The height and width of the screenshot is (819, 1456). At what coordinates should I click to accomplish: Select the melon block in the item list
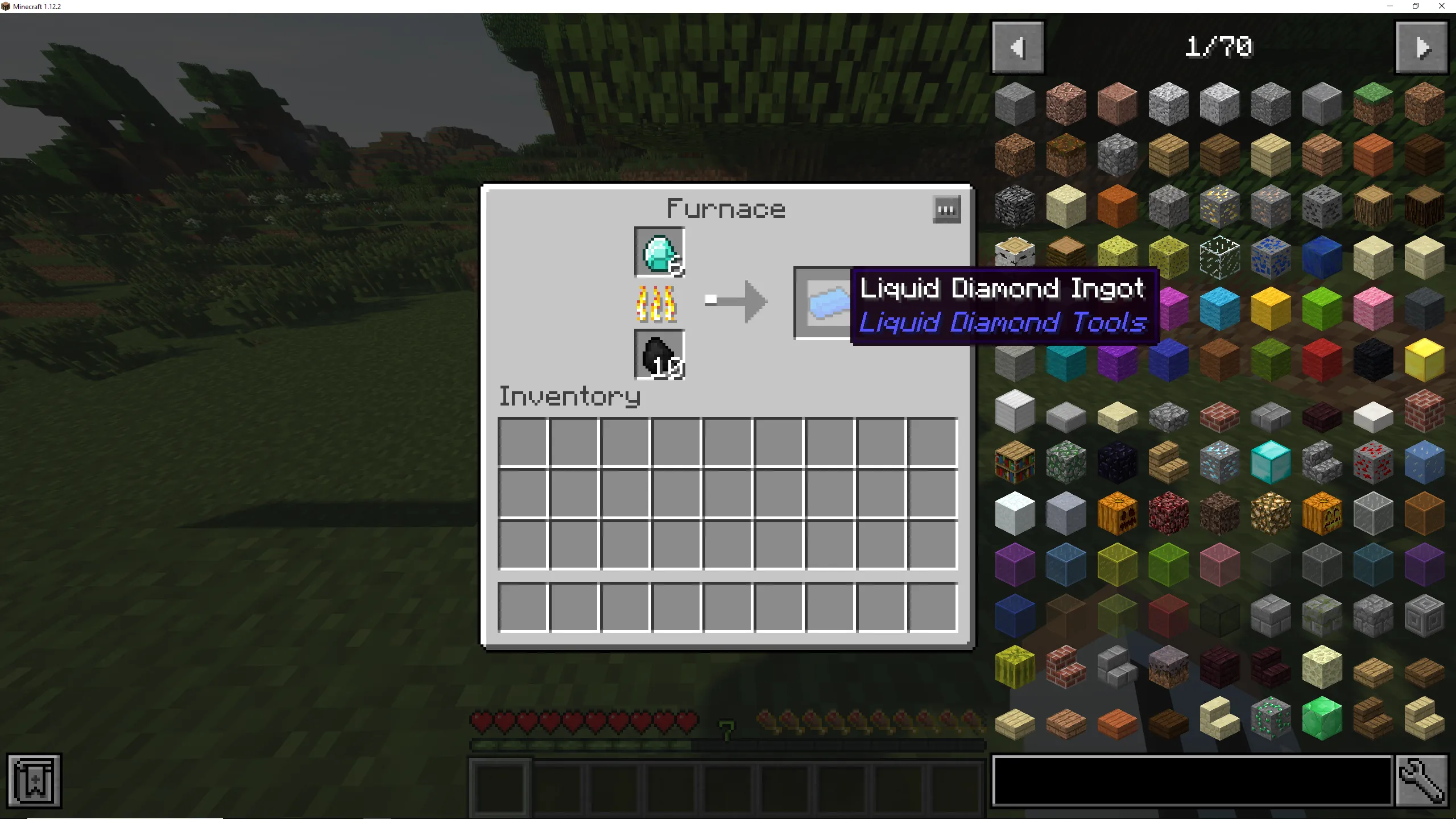point(1015,669)
